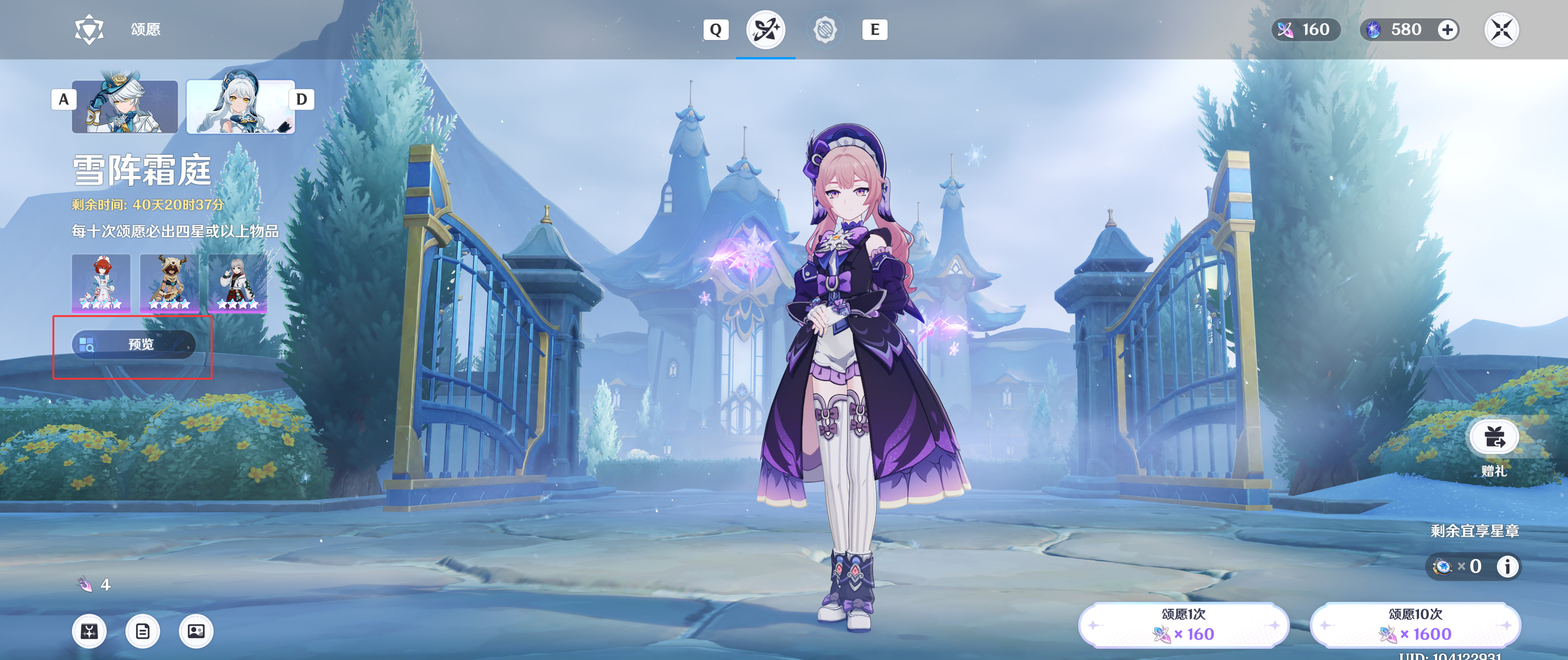Screen dimensions: 1568x660
Task: Open the 预览 preview button
Action: point(134,344)
